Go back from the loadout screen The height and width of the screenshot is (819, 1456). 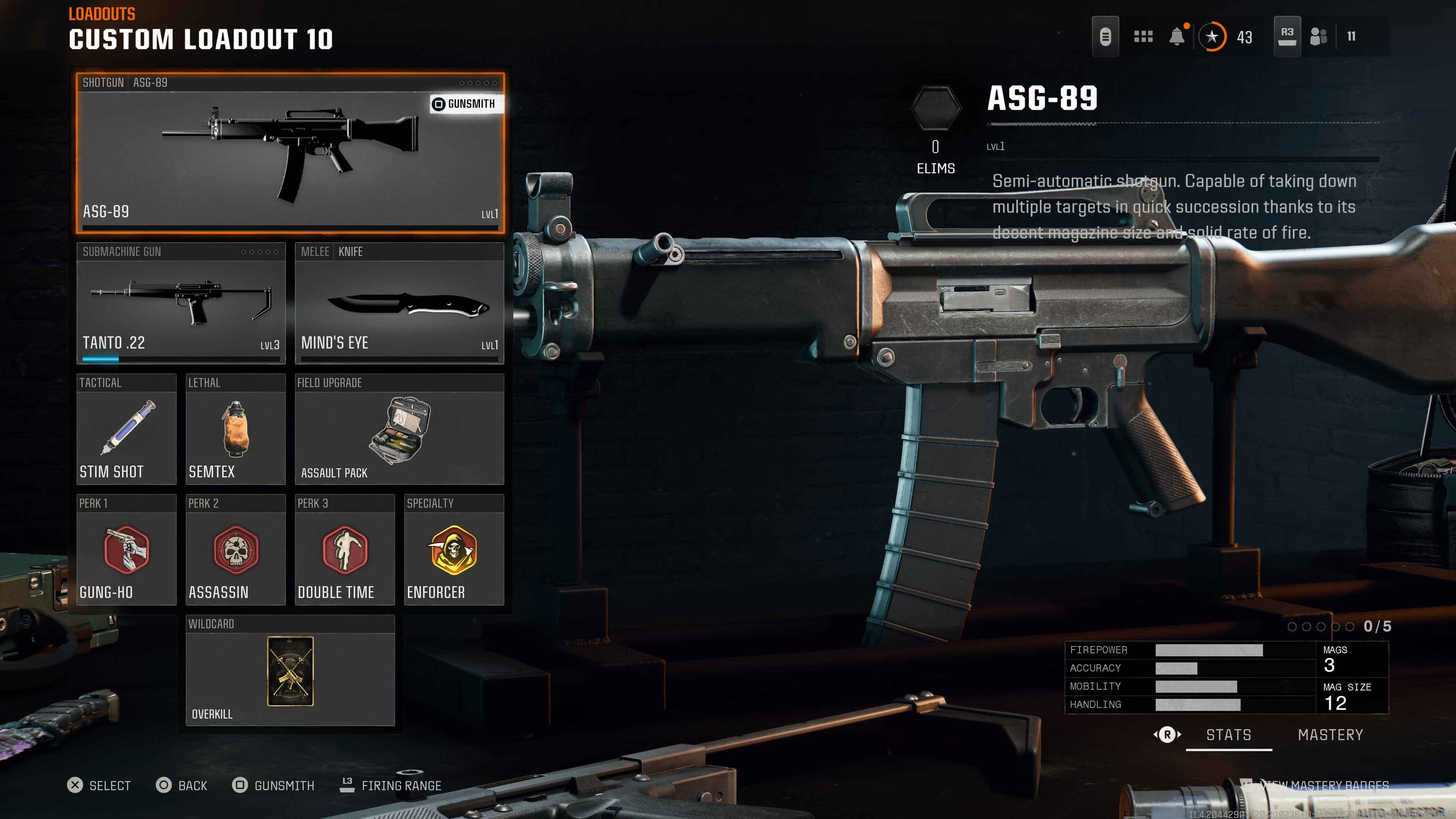point(182,786)
